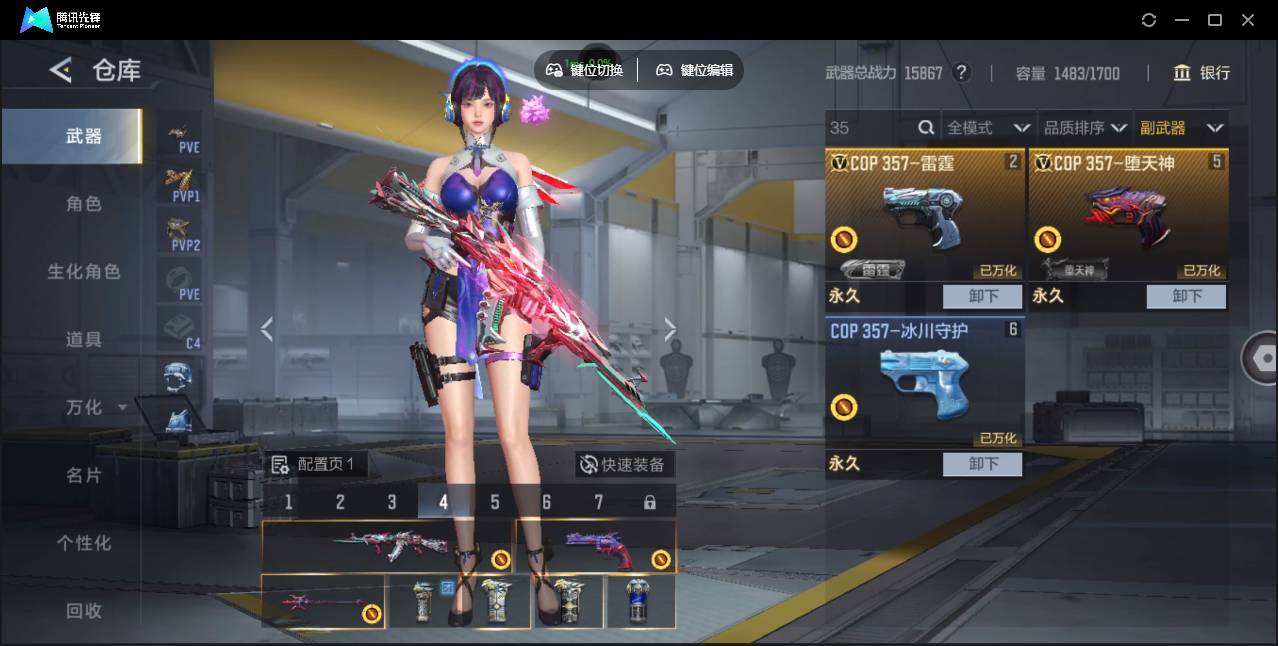Viewport: 1278px width, 646px height.
Task: Toggle 键位切换 key switching
Action: pyautogui.click(x=585, y=70)
